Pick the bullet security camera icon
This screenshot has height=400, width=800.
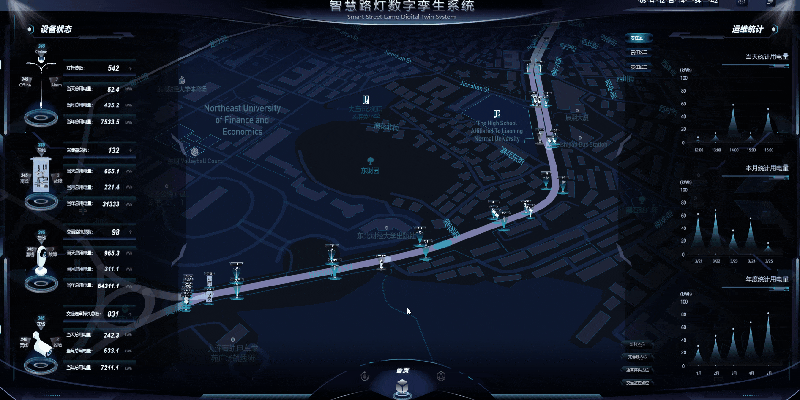pos(41,344)
